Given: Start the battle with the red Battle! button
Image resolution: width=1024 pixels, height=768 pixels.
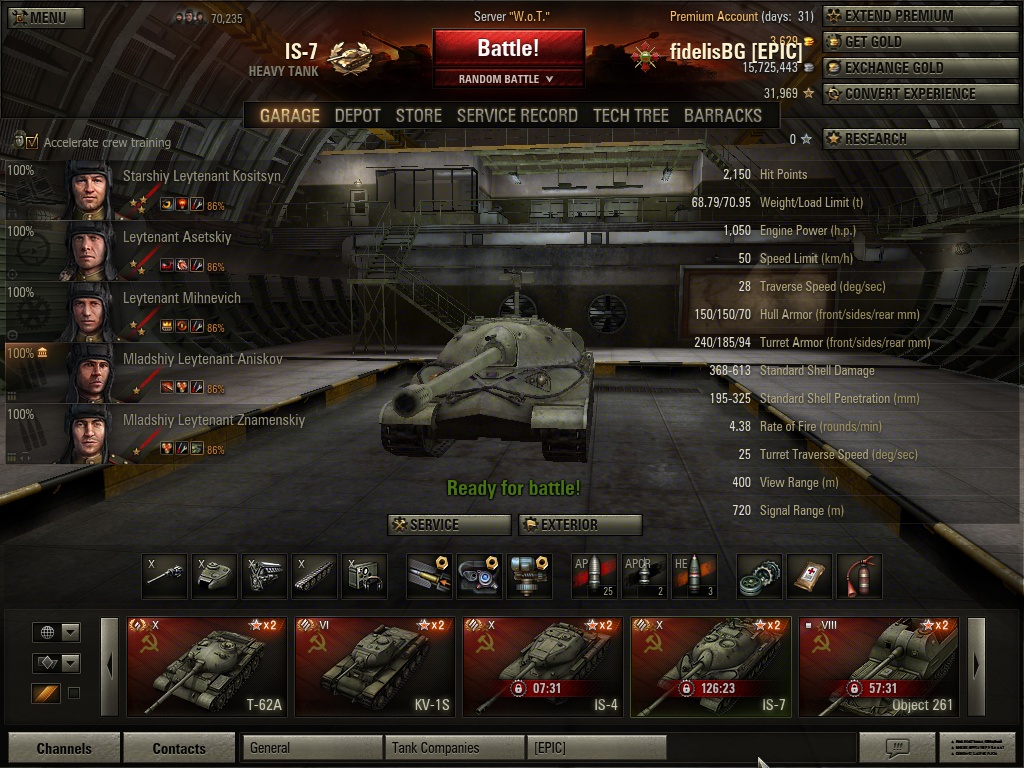Looking at the screenshot, I should tap(508, 48).
